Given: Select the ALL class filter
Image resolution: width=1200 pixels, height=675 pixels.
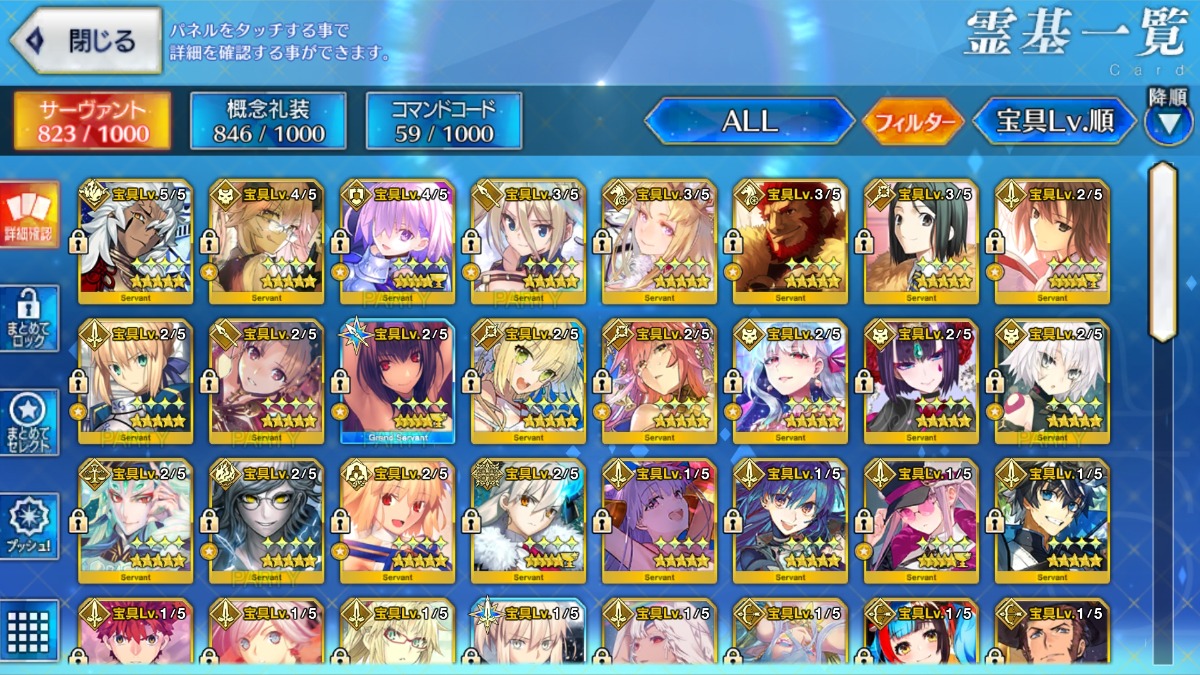Looking at the screenshot, I should 749,122.
